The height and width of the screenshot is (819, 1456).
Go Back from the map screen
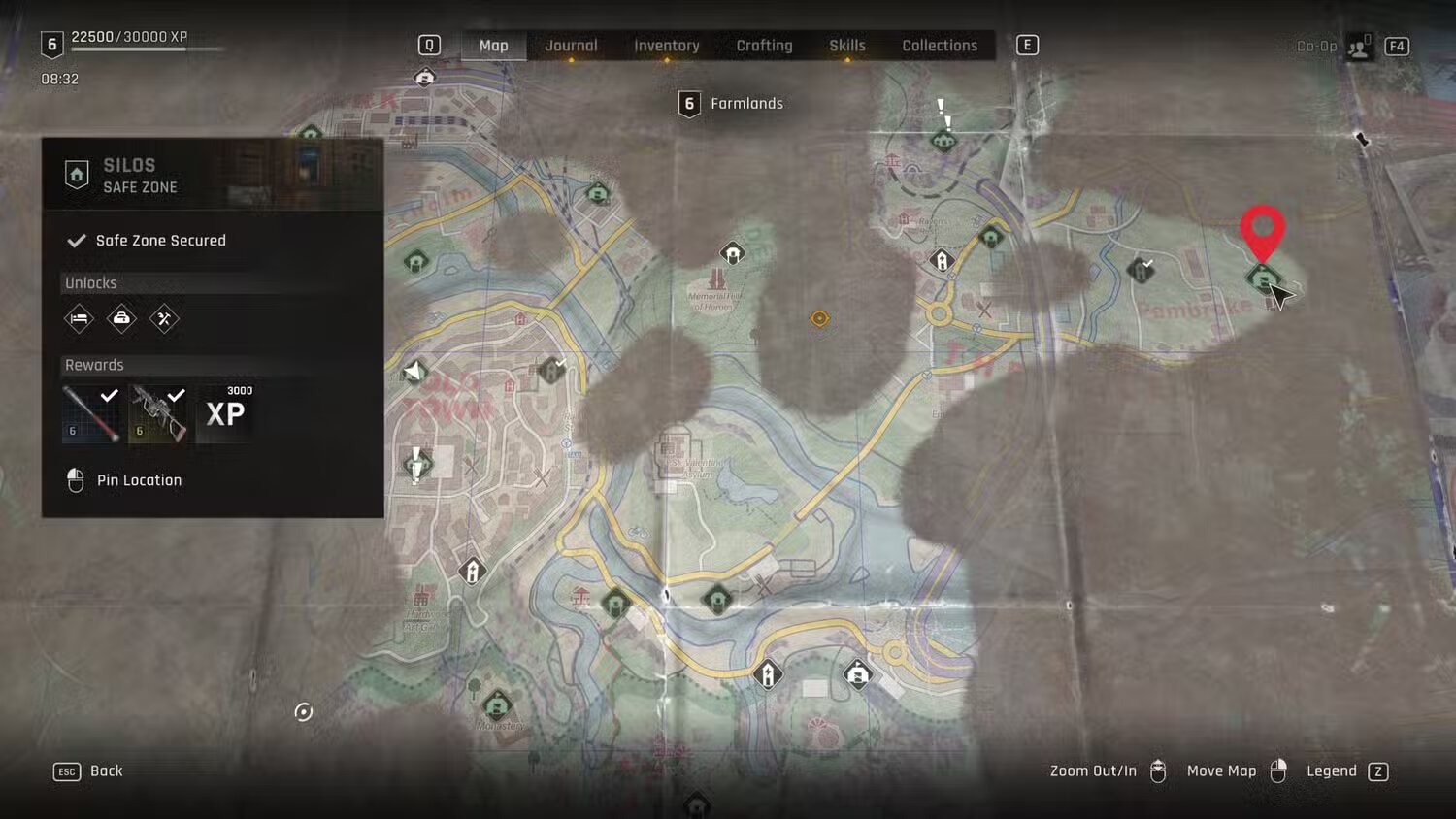(88, 771)
